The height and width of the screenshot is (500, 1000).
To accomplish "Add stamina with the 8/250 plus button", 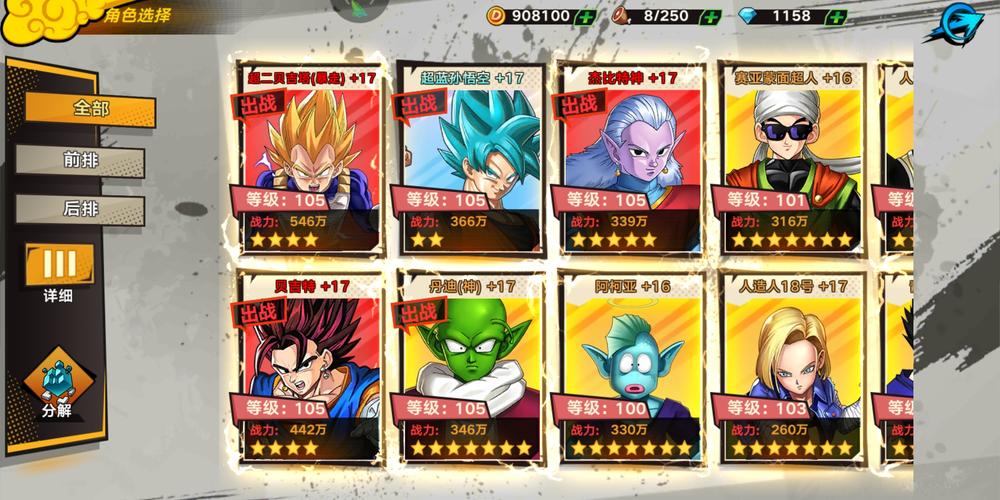I will coord(711,16).
